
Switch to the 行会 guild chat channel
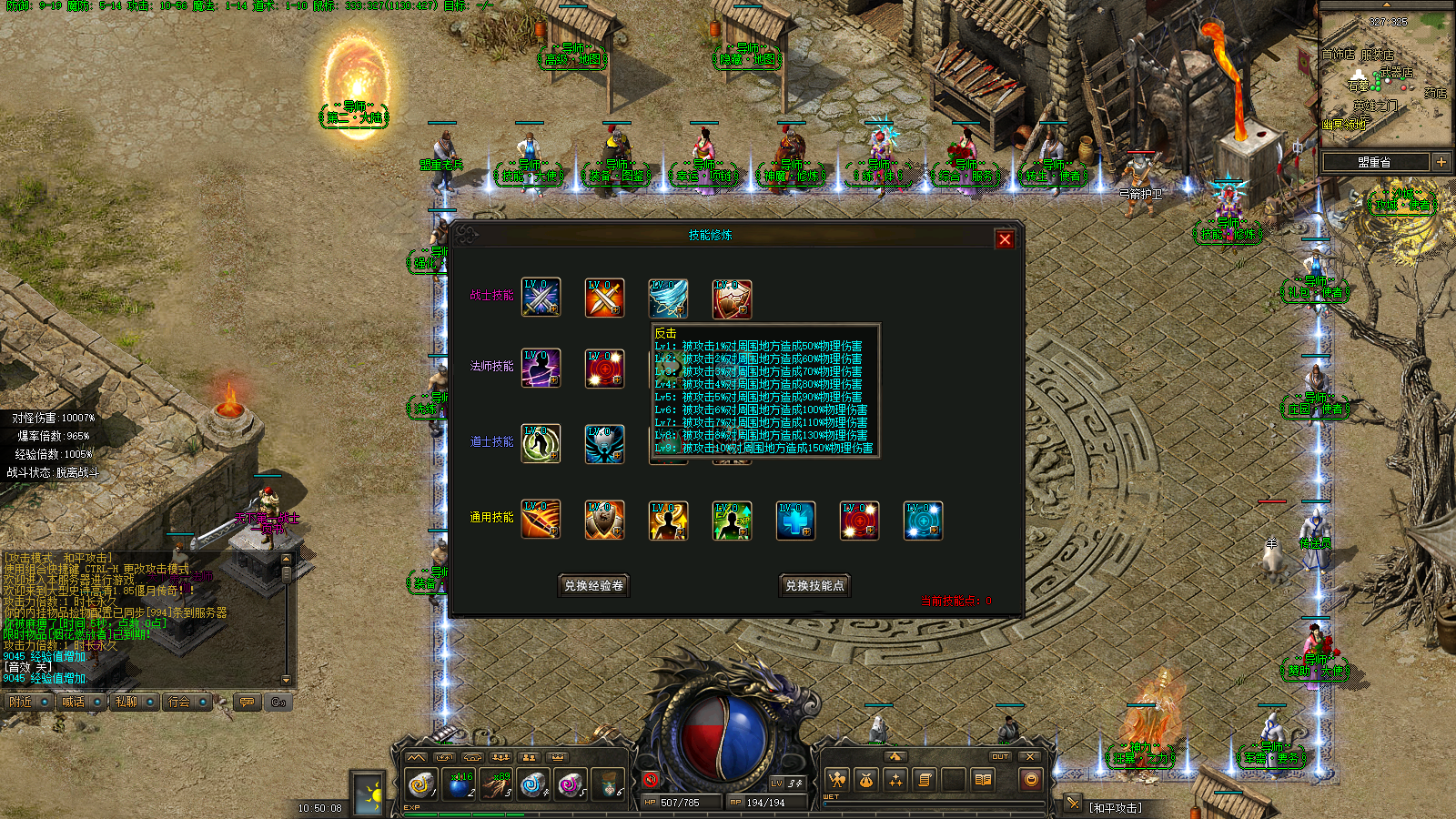pyautogui.click(x=179, y=702)
